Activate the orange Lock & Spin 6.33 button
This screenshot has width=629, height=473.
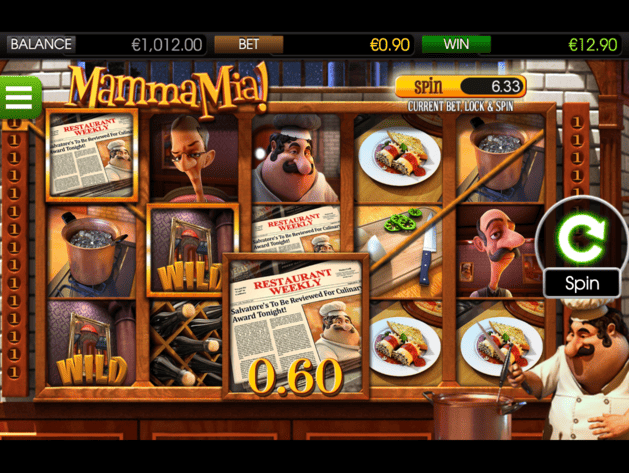pyautogui.click(x=460, y=87)
